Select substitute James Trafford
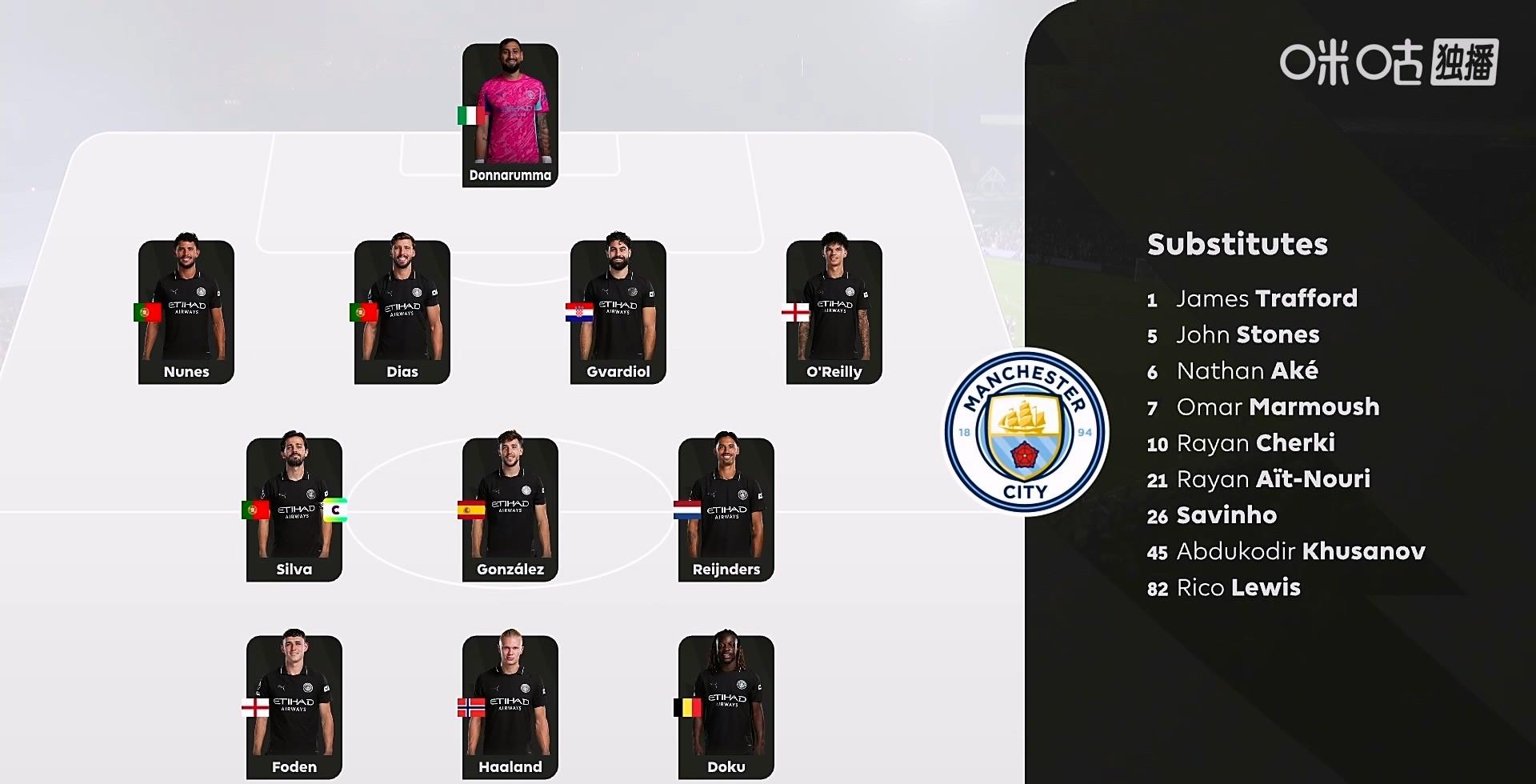This screenshot has width=1536, height=784. click(1266, 299)
